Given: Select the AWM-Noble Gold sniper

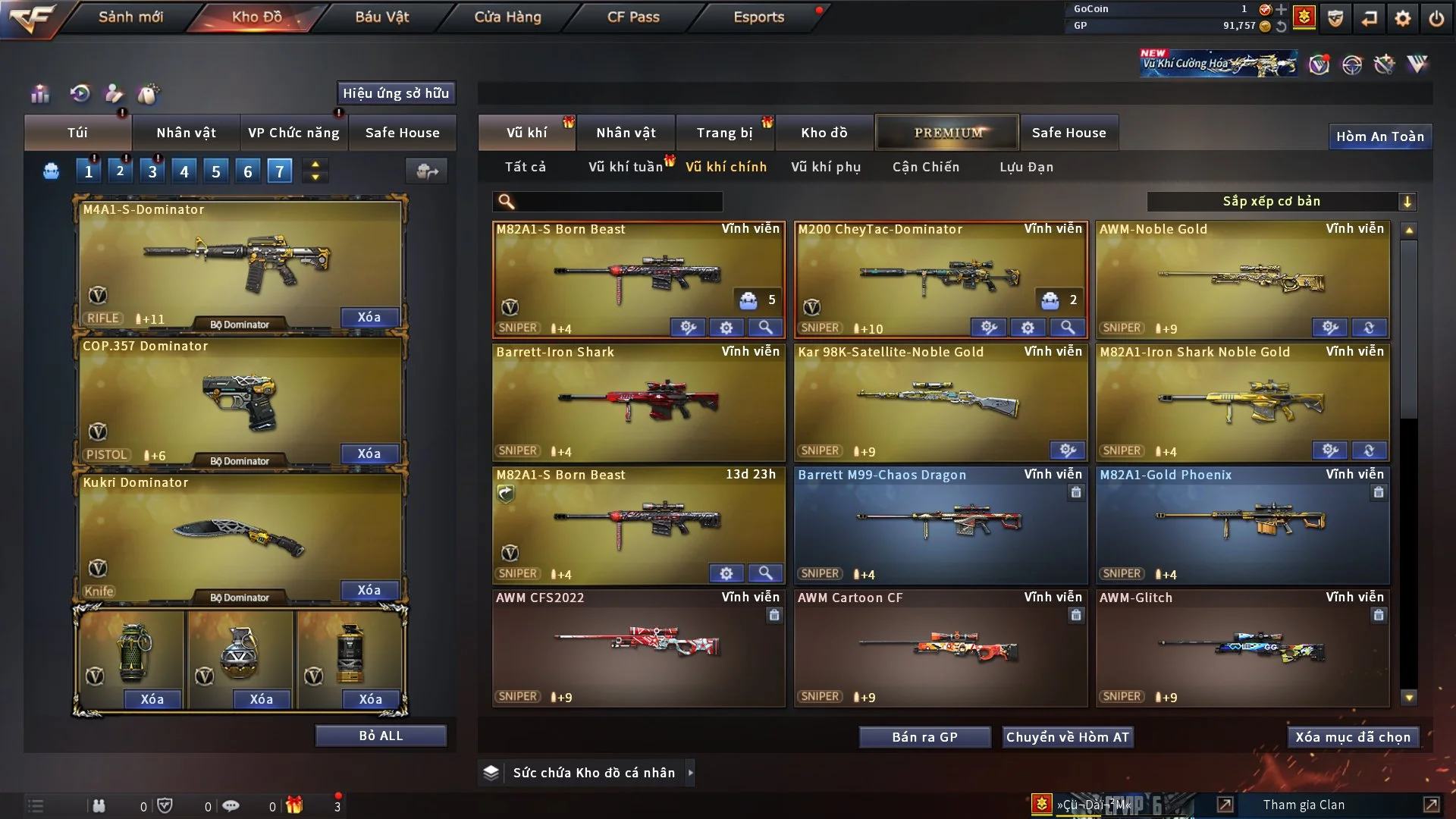Looking at the screenshot, I should click(x=1242, y=279).
